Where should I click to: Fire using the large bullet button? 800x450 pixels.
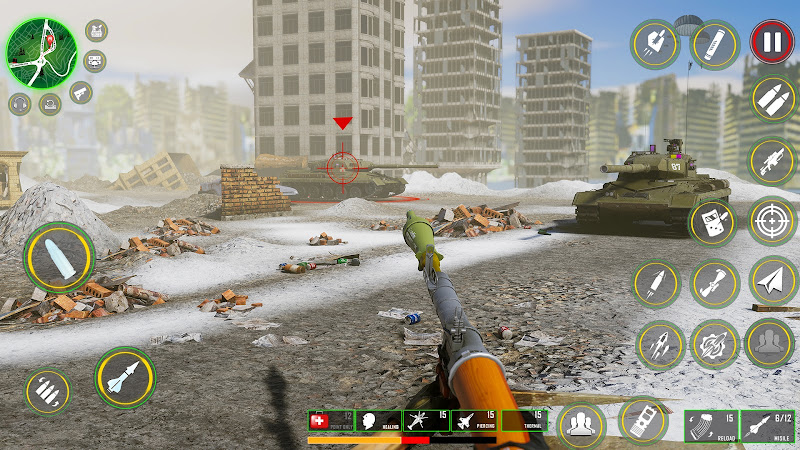59,257
